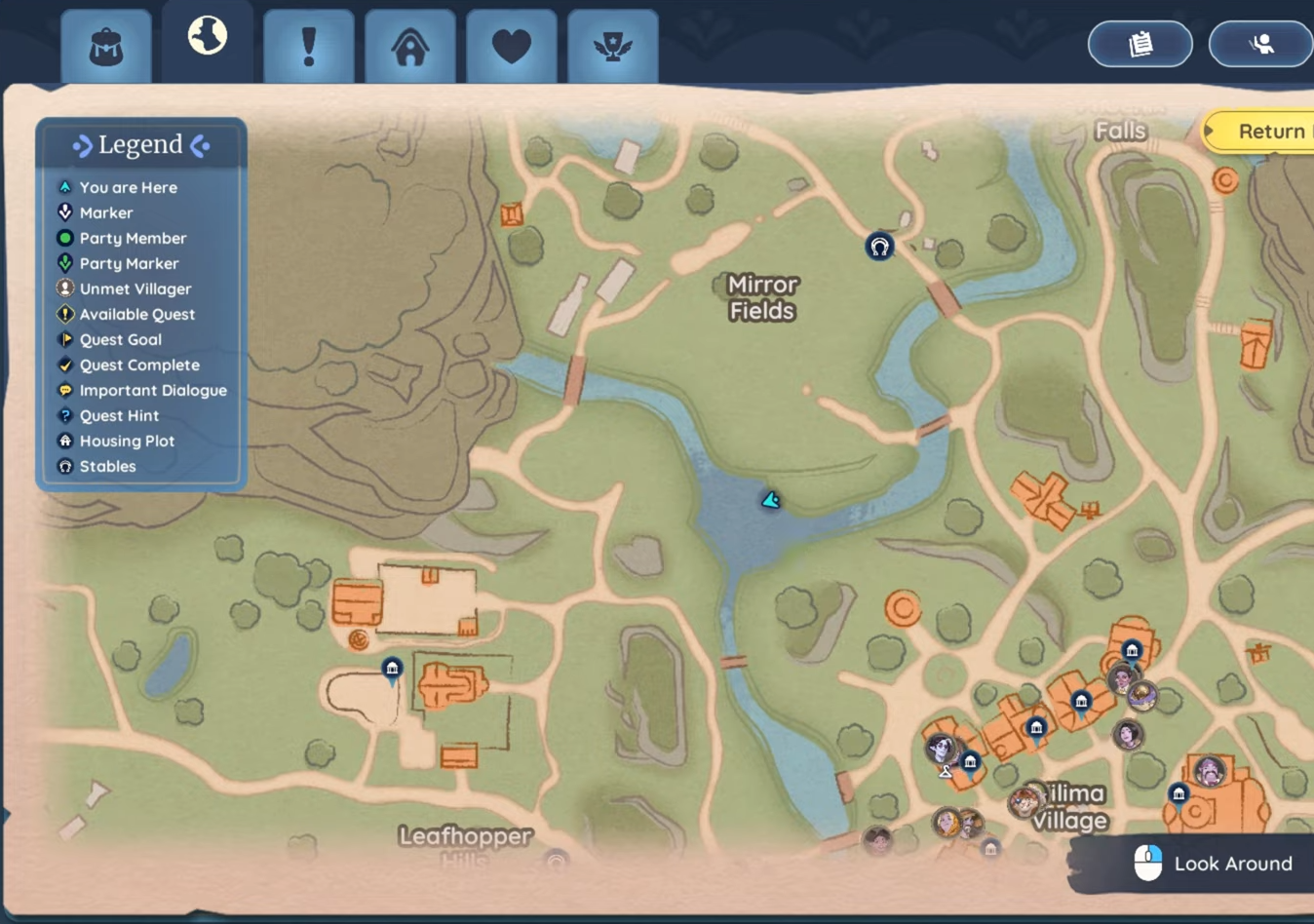Switch to the backpack inventory tab
Image resolution: width=1314 pixels, height=924 pixels.
tap(105, 44)
